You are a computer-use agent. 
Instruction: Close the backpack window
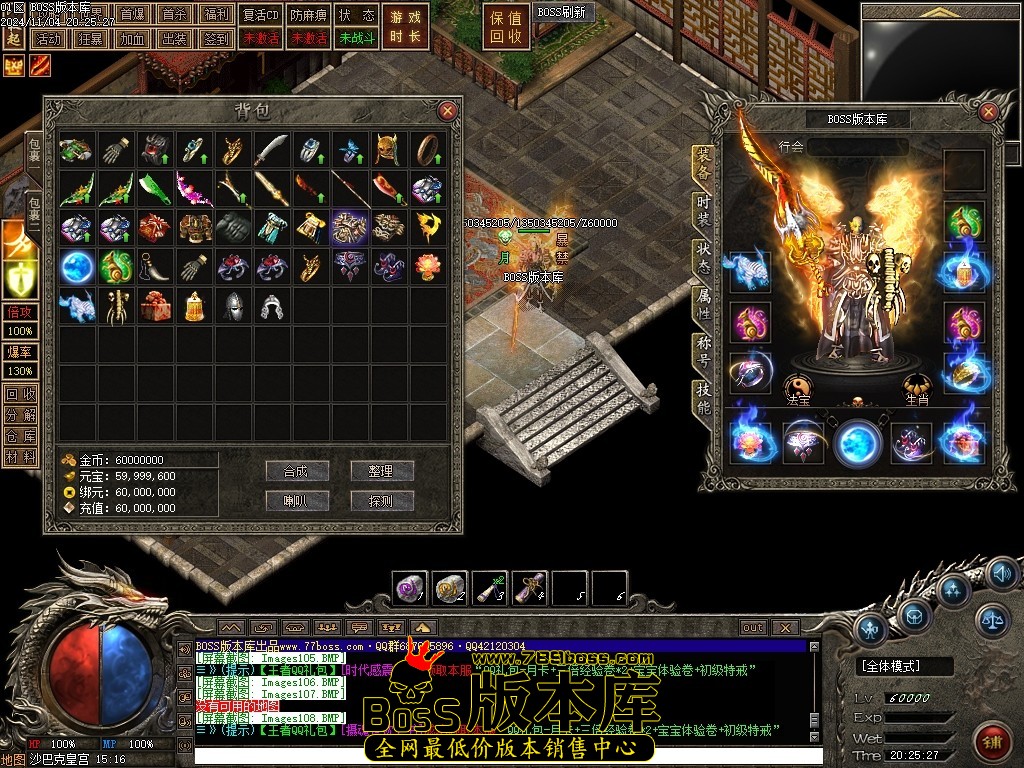click(447, 111)
